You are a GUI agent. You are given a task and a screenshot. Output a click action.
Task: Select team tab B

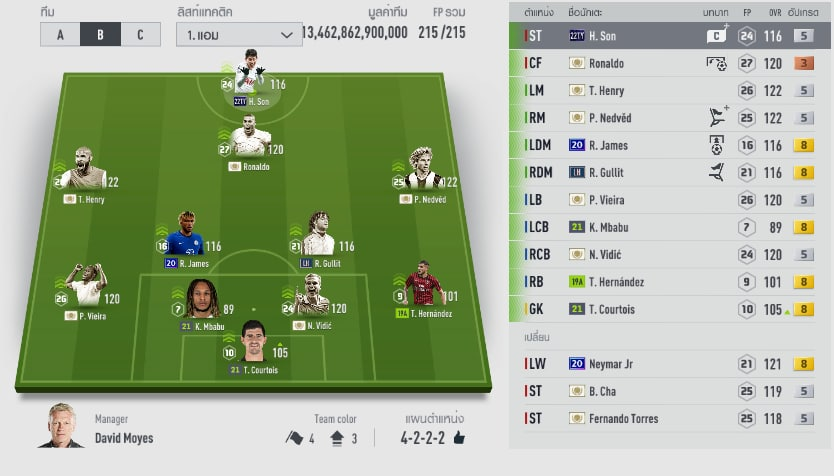(x=100, y=34)
